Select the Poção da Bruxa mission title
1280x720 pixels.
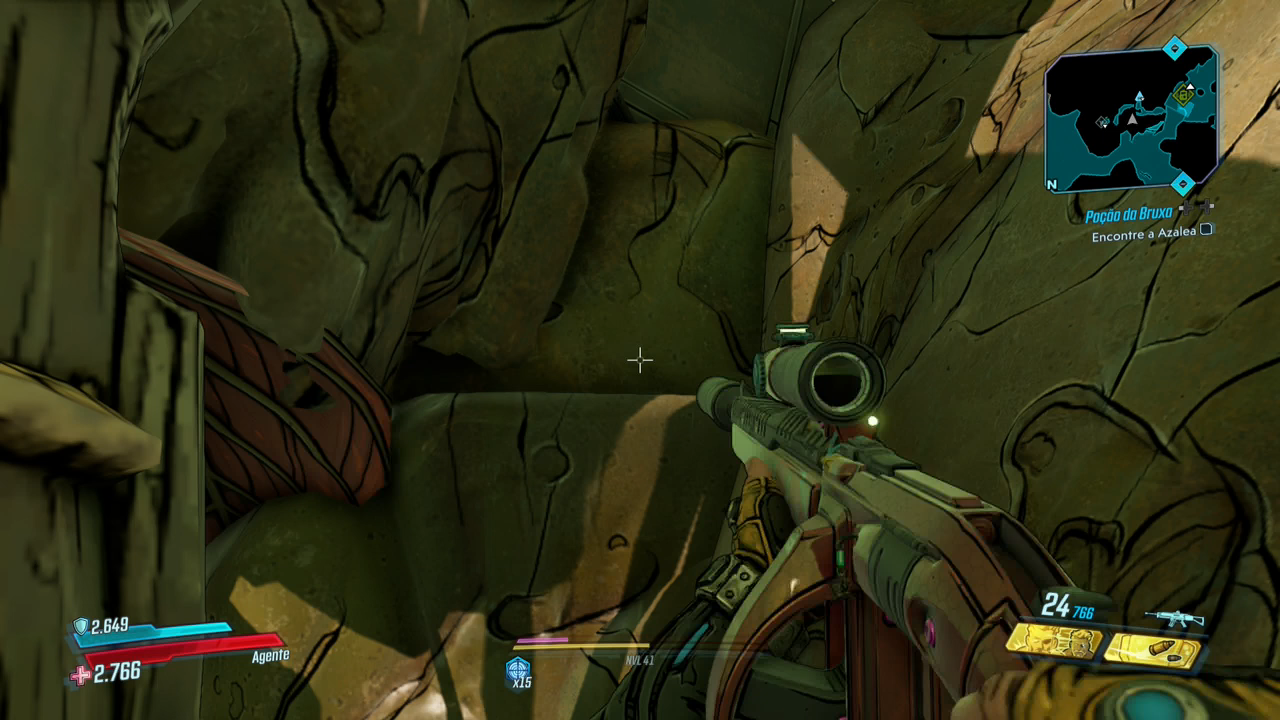[x=1128, y=215]
